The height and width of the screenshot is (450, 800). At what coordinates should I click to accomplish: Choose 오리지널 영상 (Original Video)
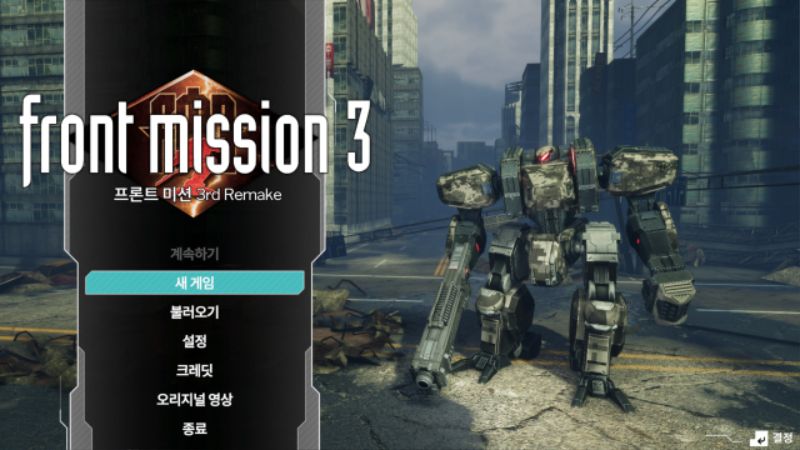point(195,400)
